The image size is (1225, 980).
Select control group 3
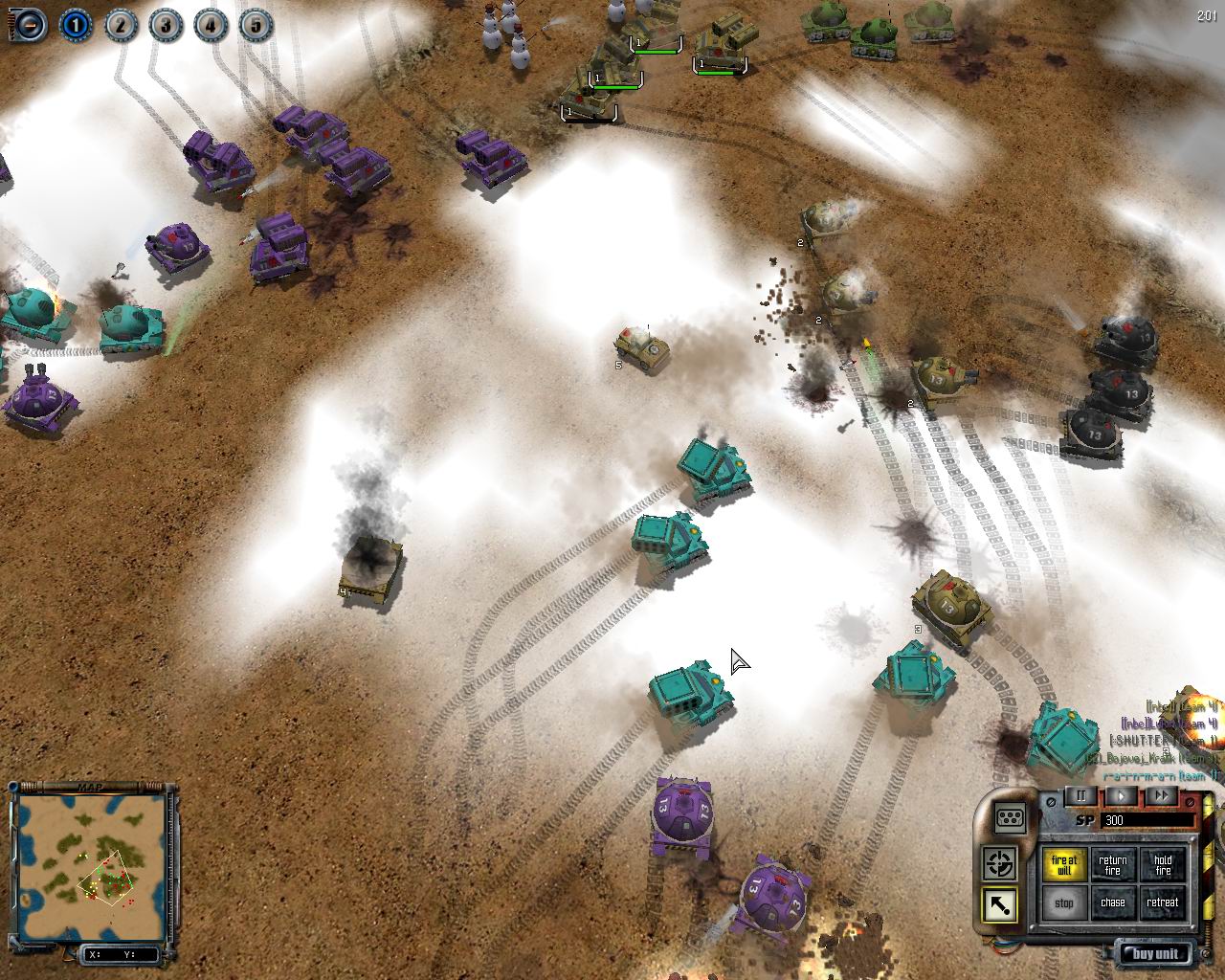(x=166, y=24)
